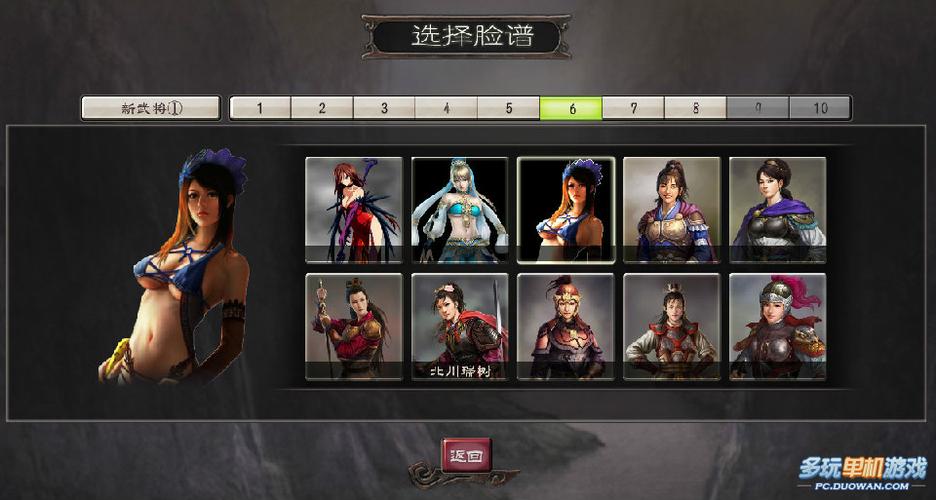Show portrait page 8
This screenshot has width=936, height=500.
coord(695,108)
